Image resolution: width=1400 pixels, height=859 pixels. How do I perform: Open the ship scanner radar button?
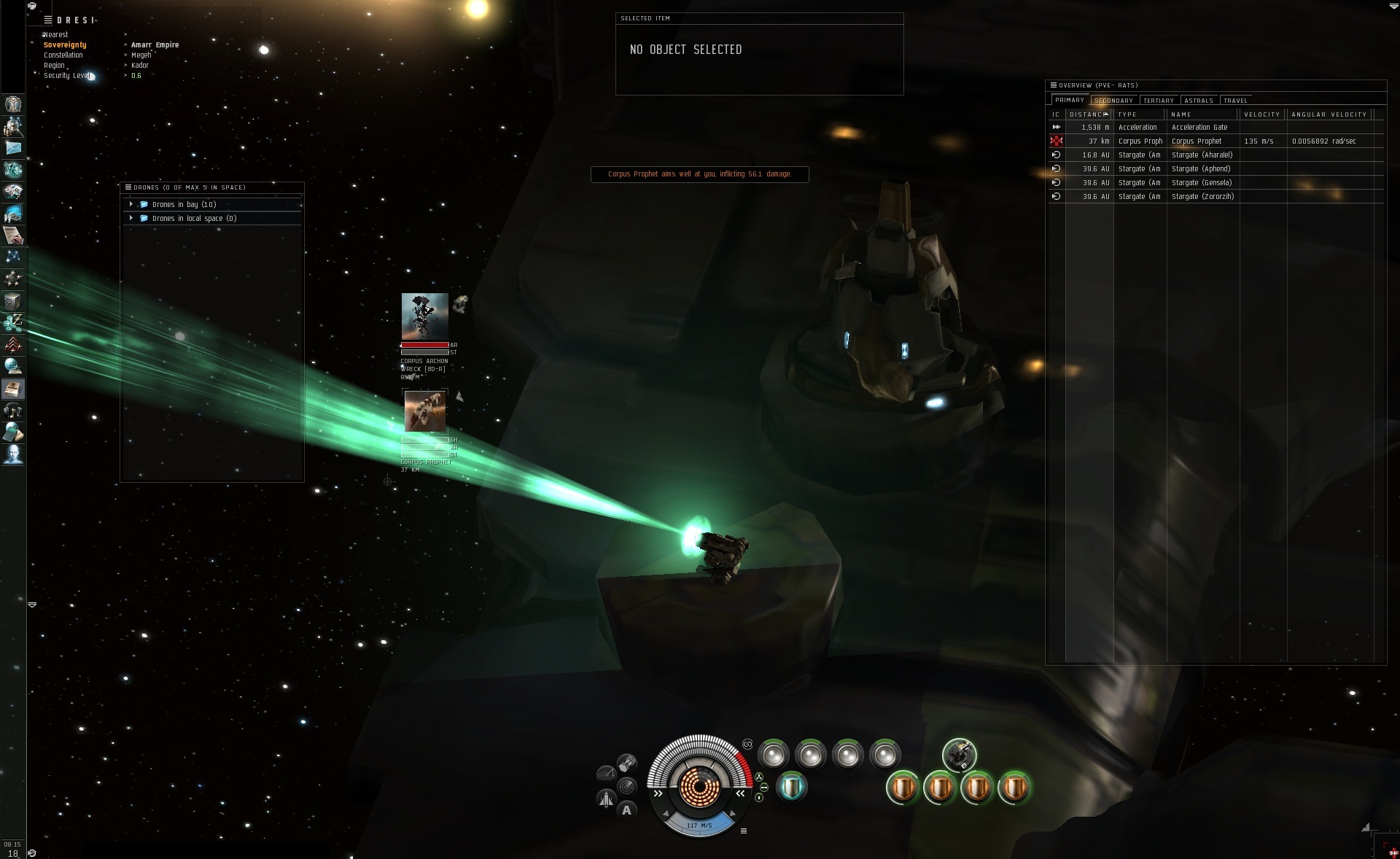(x=626, y=787)
